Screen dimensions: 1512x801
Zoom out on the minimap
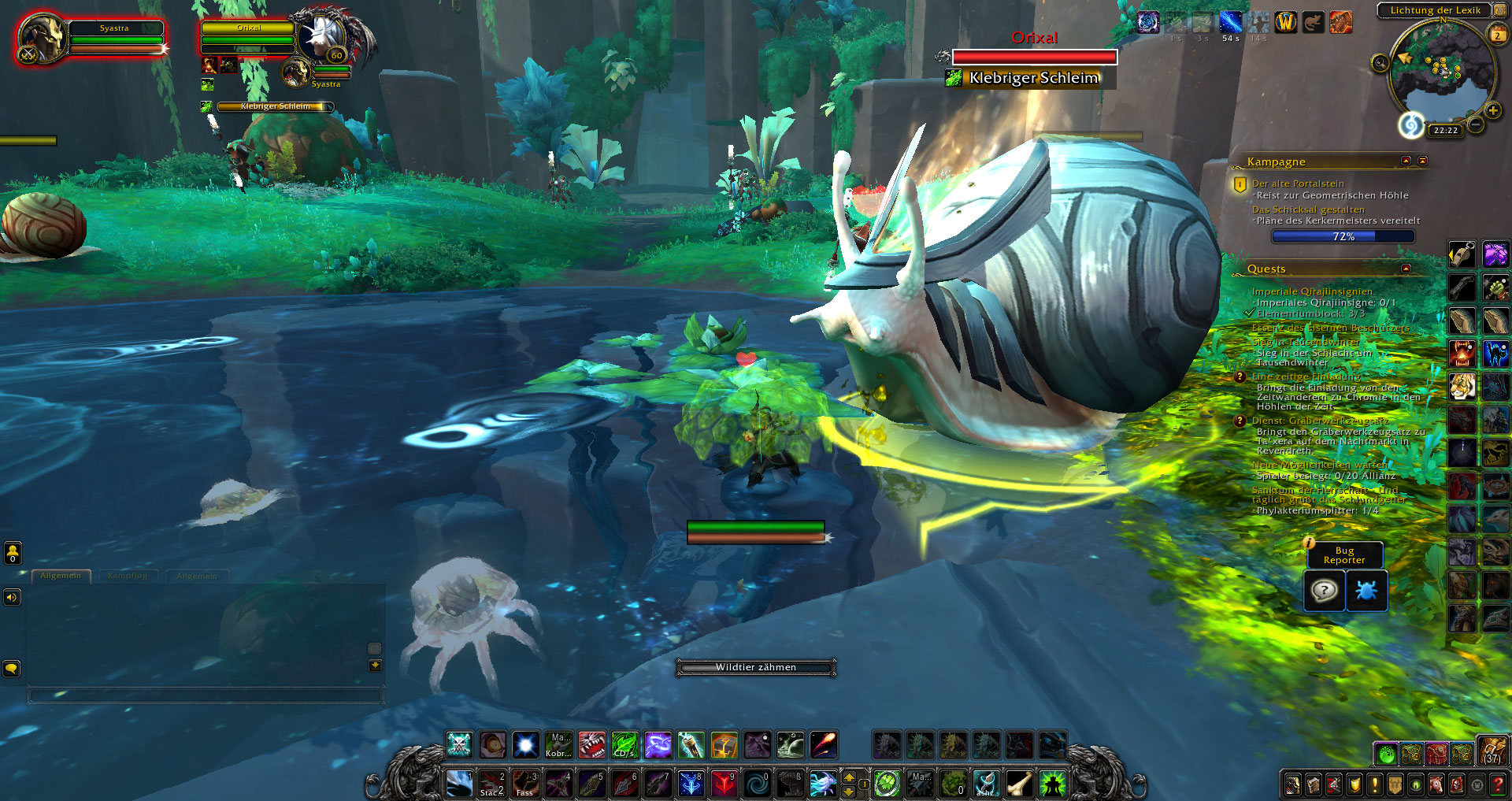[1476, 124]
